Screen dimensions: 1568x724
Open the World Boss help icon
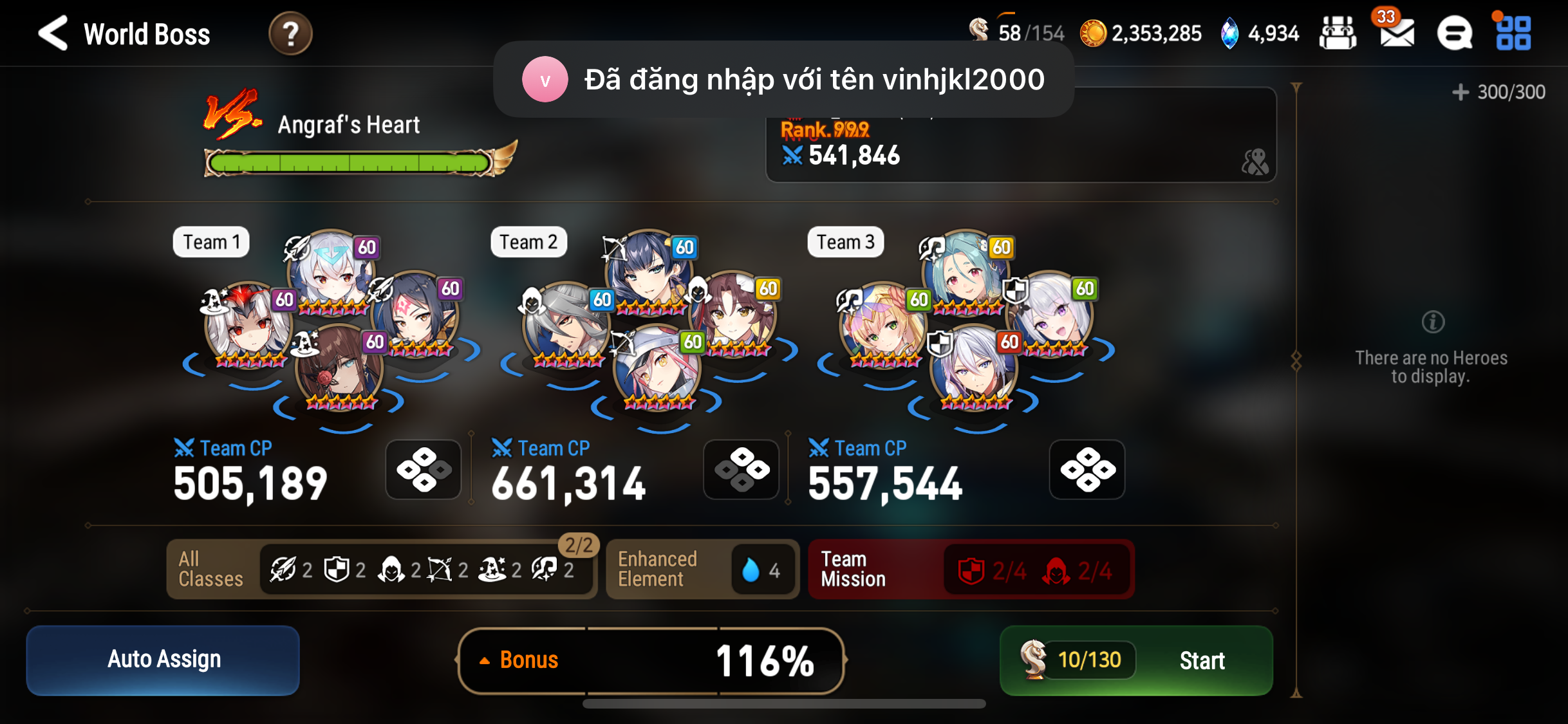(x=291, y=33)
